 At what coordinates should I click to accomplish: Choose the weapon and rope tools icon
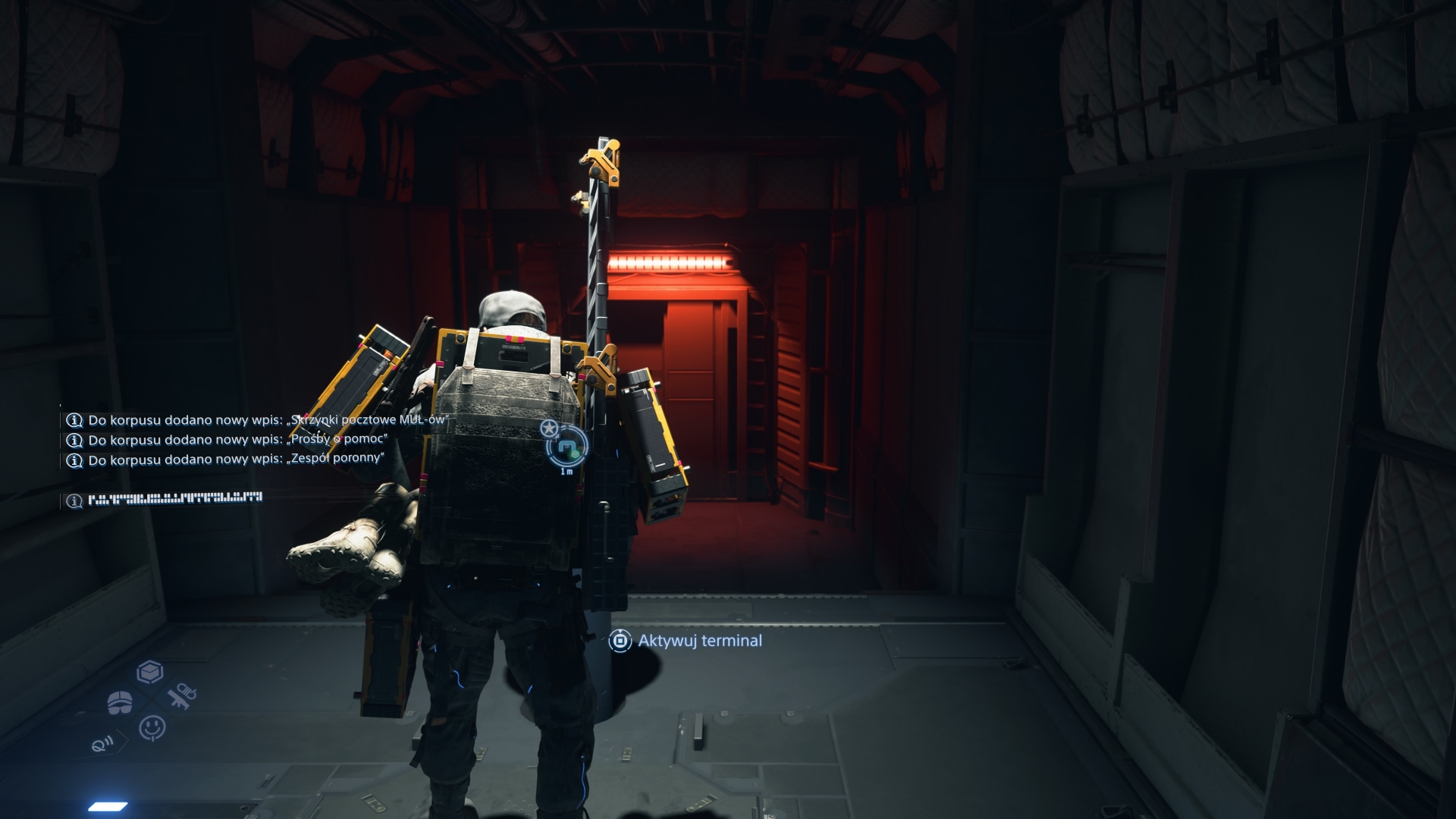[x=182, y=696]
